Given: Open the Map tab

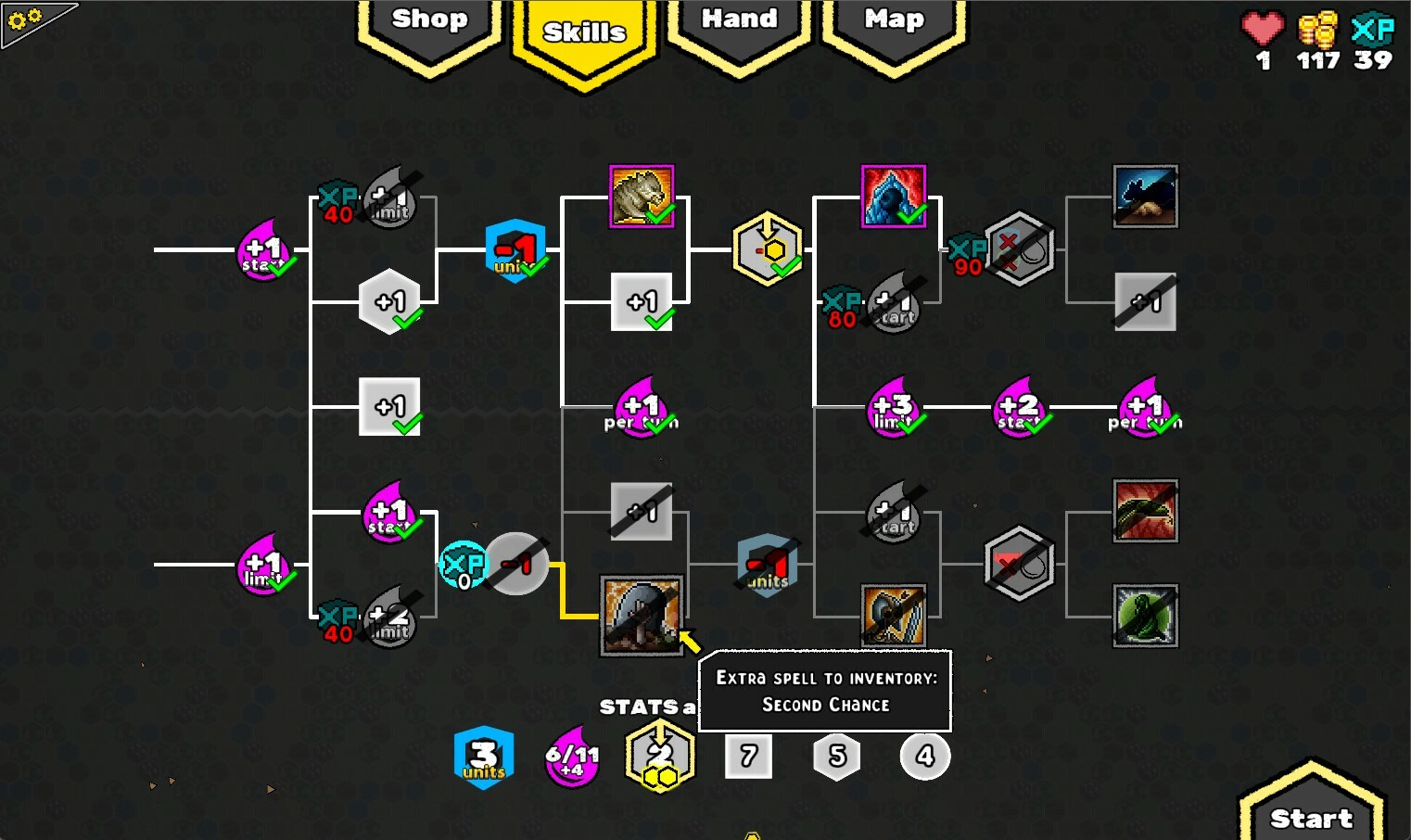Looking at the screenshot, I should click(x=891, y=20).
